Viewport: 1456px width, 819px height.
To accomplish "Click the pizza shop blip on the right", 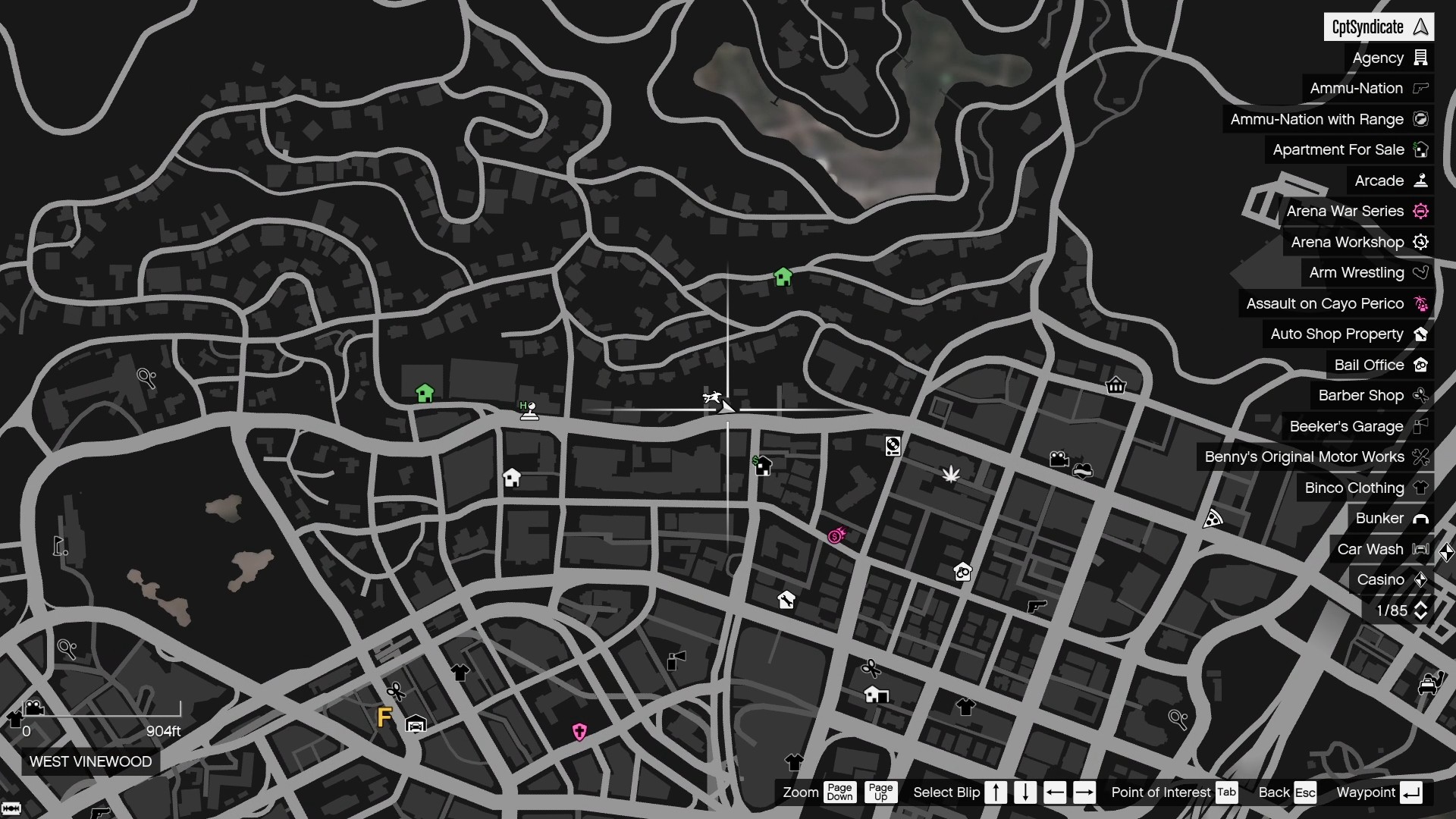I will 1213,519.
